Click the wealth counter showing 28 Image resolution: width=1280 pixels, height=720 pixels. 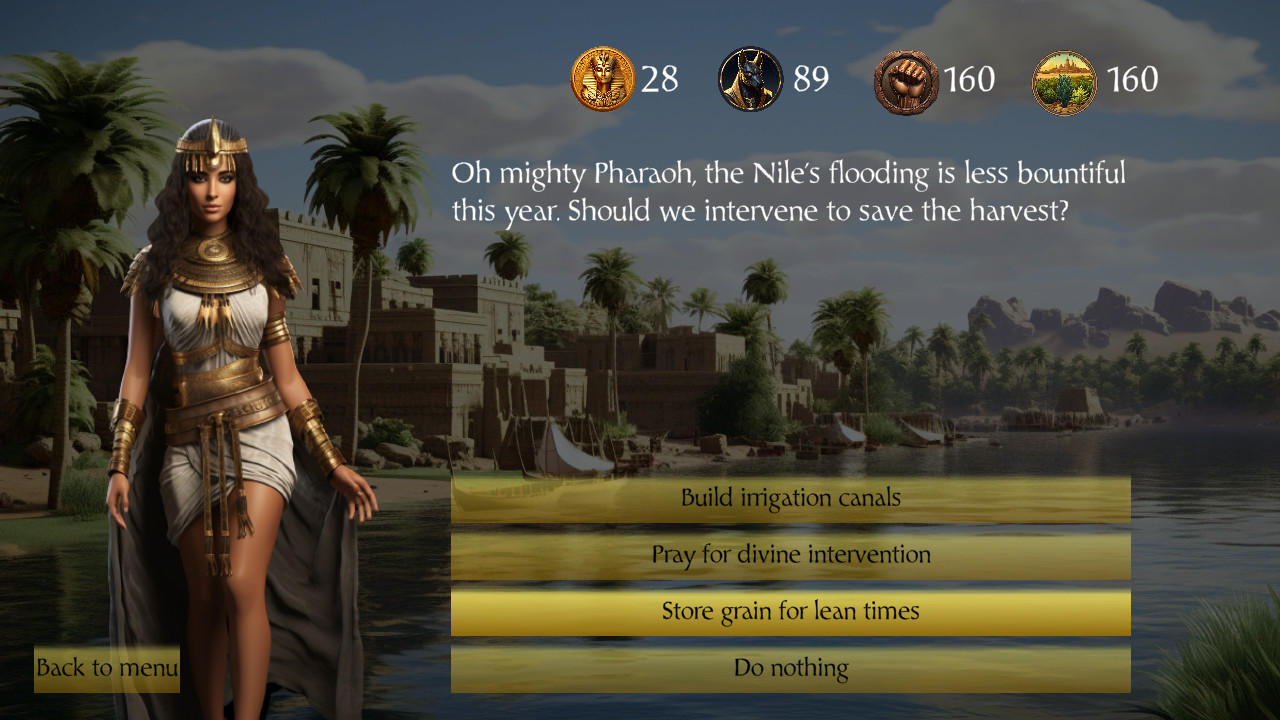point(660,78)
